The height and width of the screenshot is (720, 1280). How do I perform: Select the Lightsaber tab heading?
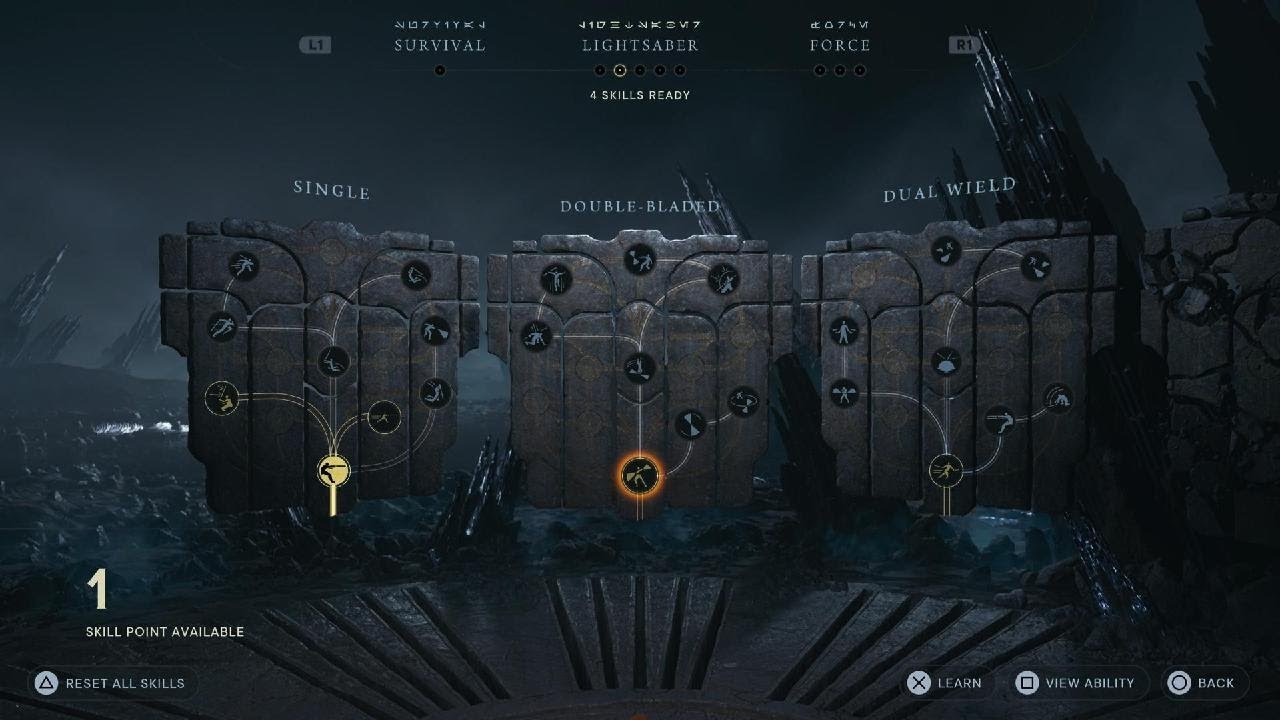(x=640, y=45)
